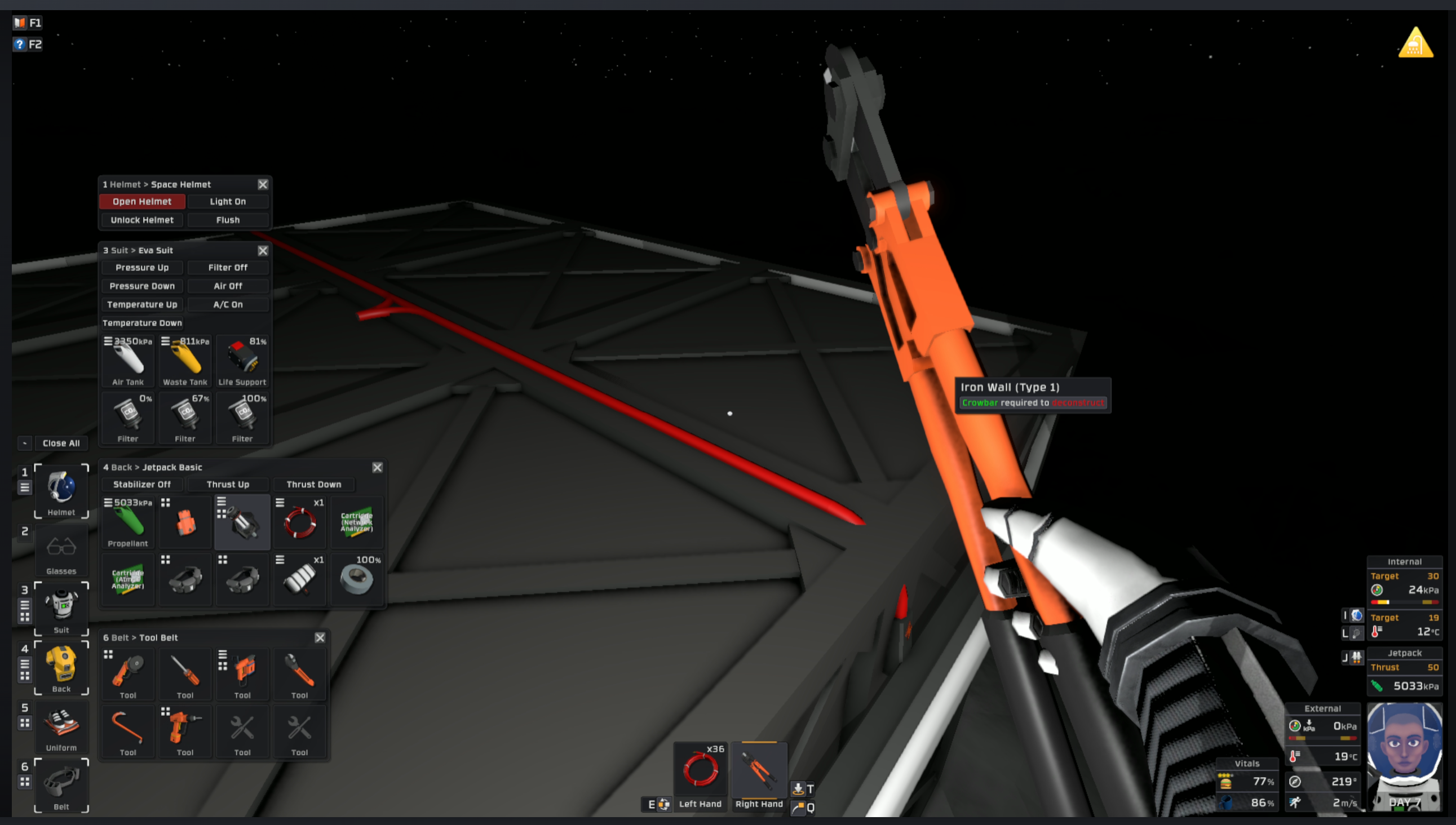Toggle the suit Filter Off setting
The width and height of the screenshot is (1456, 825).
(x=228, y=267)
